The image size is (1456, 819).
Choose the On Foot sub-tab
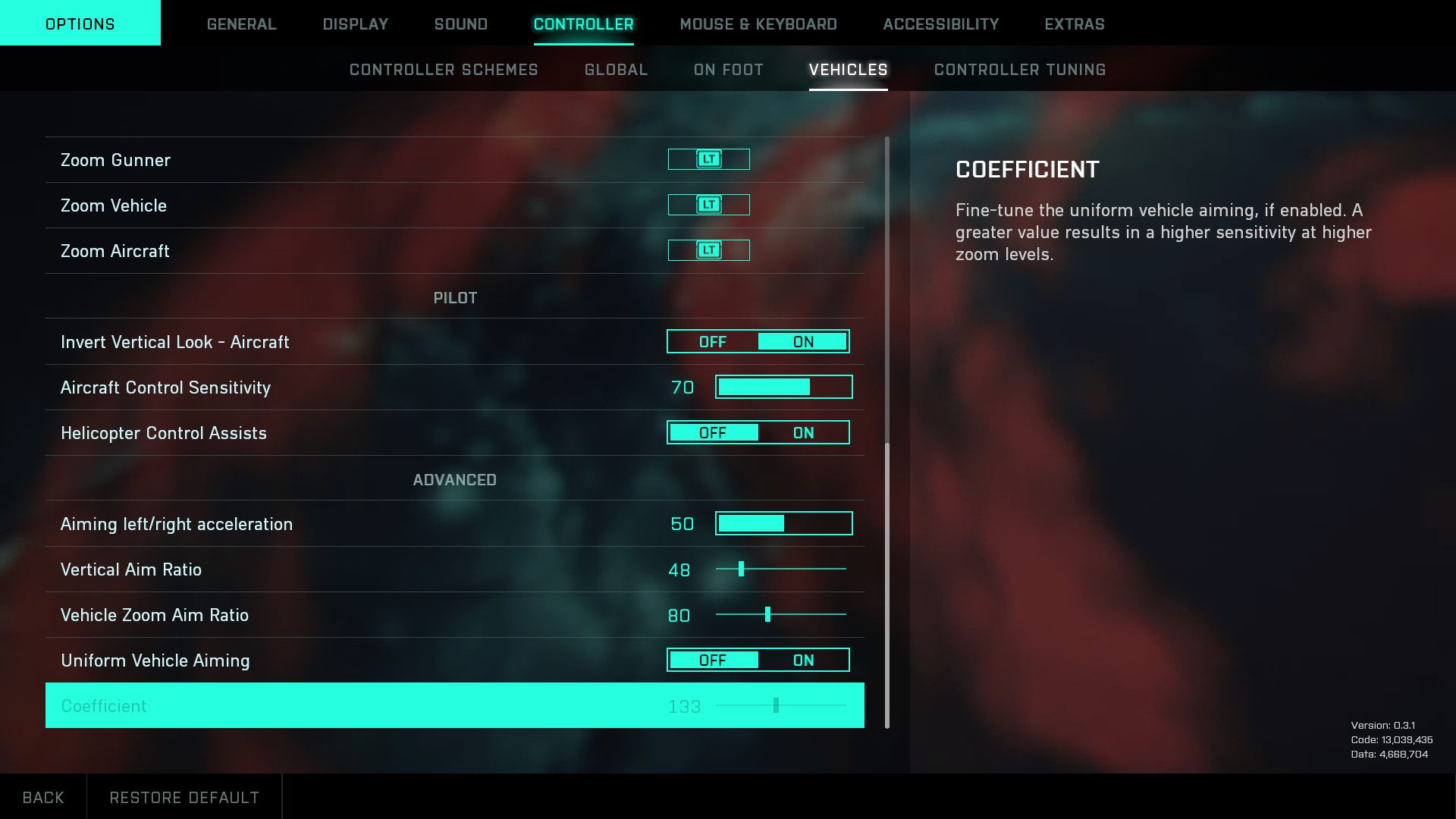(x=728, y=70)
